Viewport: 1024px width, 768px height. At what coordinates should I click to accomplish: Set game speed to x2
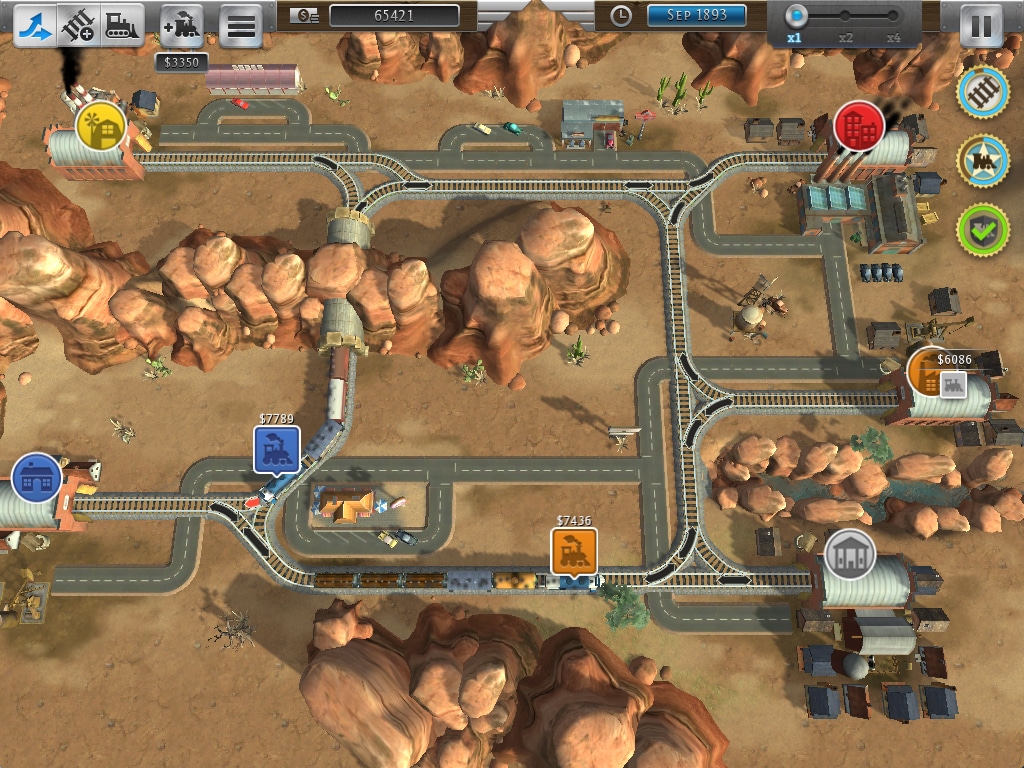(x=846, y=17)
